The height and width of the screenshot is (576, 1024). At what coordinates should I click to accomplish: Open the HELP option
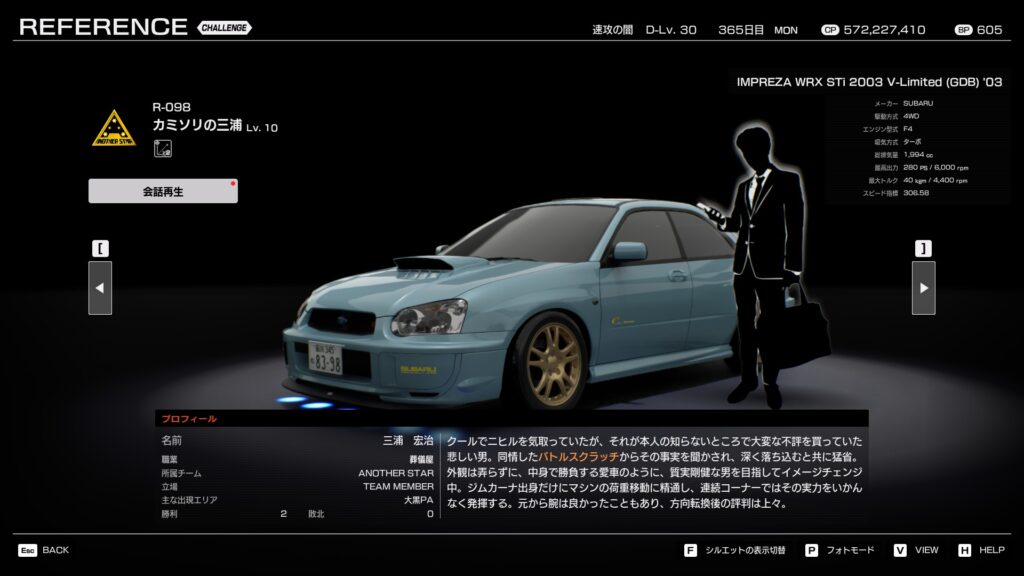click(981, 550)
